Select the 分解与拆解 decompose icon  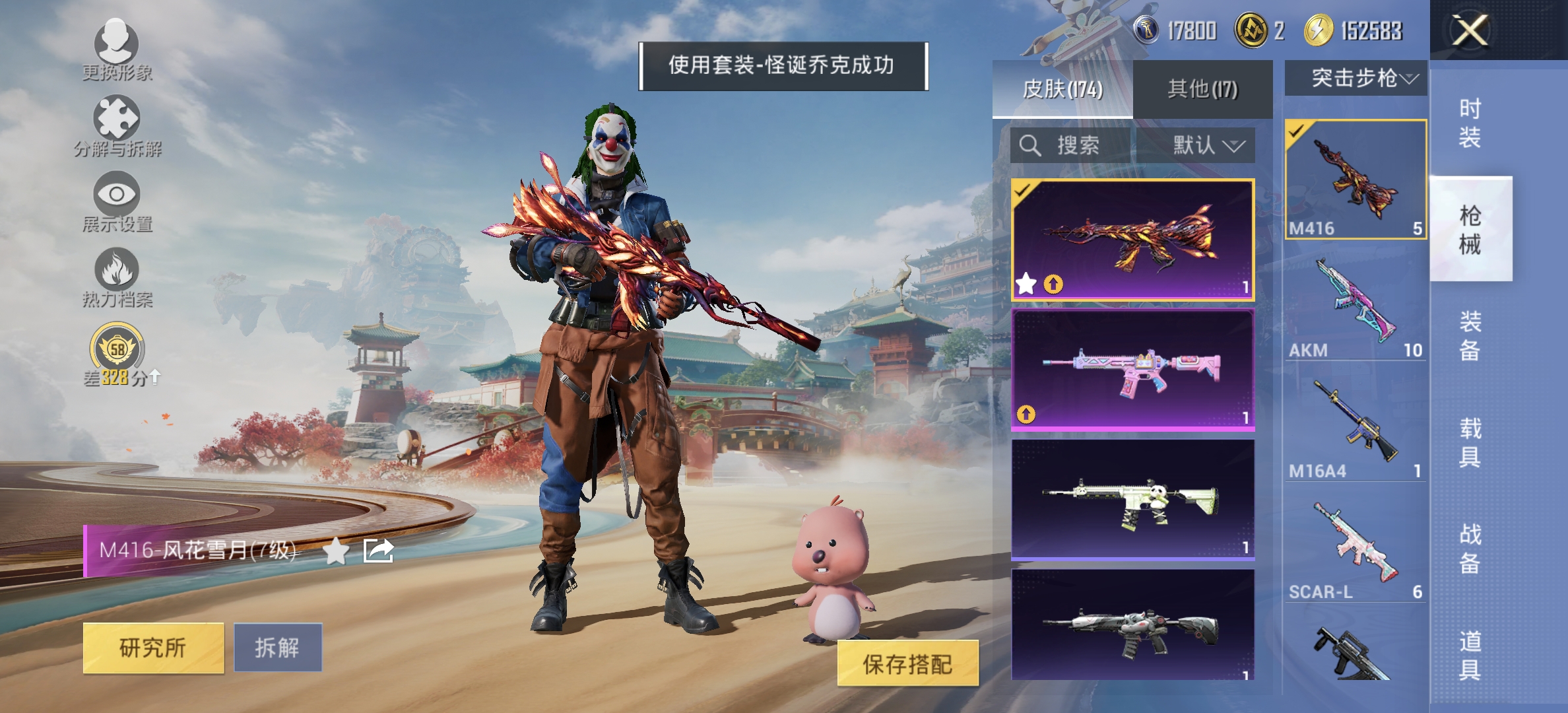point(117,122)
